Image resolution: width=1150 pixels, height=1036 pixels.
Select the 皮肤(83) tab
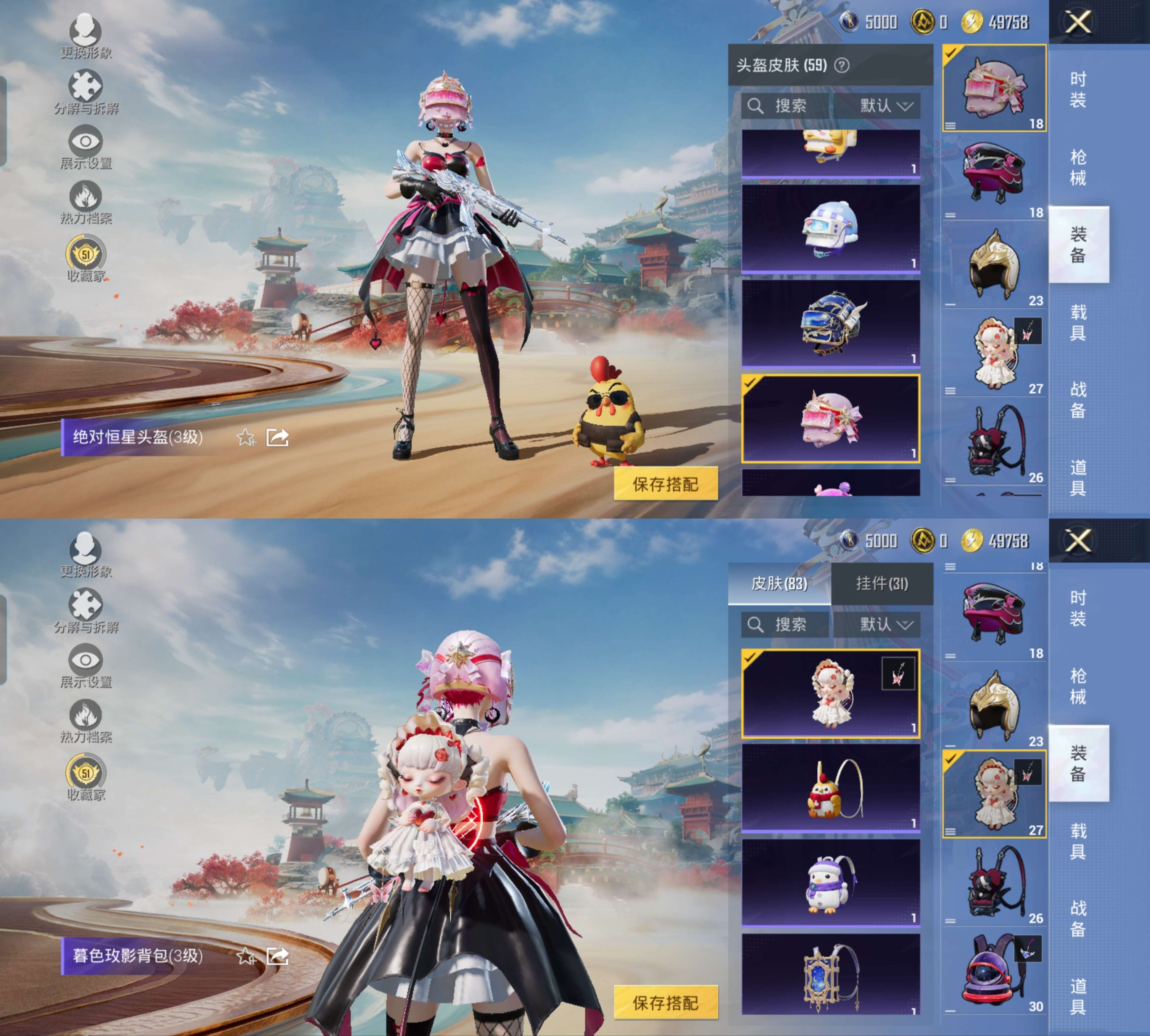pos(779,584)
